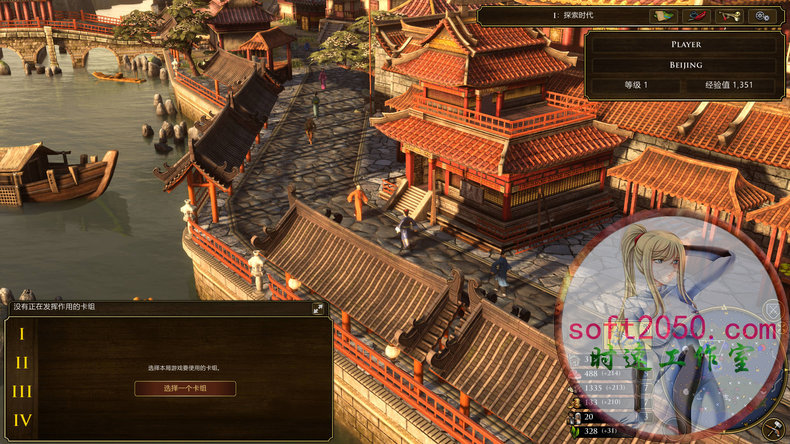Screen dimensions: 790x444
Task: Click the hammer and axe build icon
Action: (x=773, y=428)
